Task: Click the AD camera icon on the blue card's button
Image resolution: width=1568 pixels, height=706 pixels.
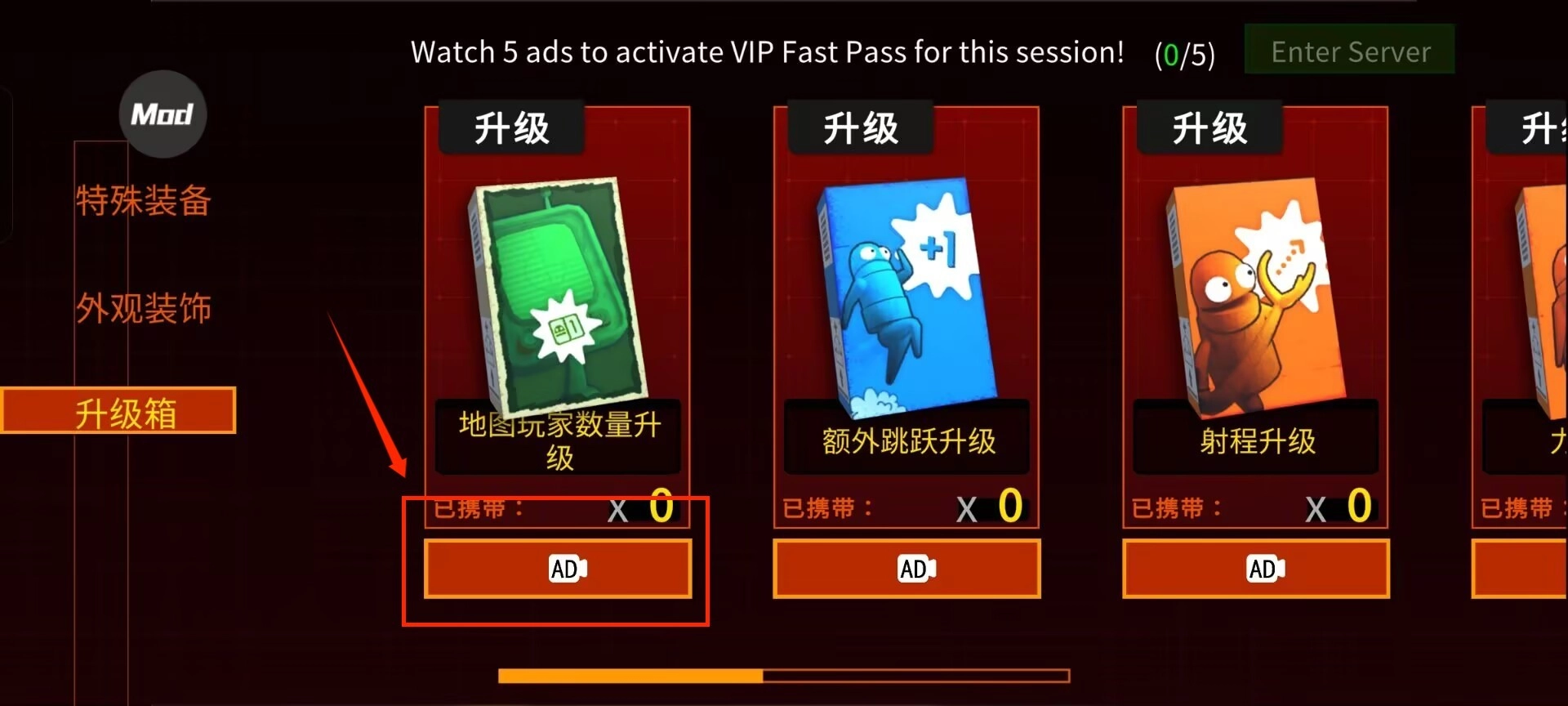Action: [917, 566]
